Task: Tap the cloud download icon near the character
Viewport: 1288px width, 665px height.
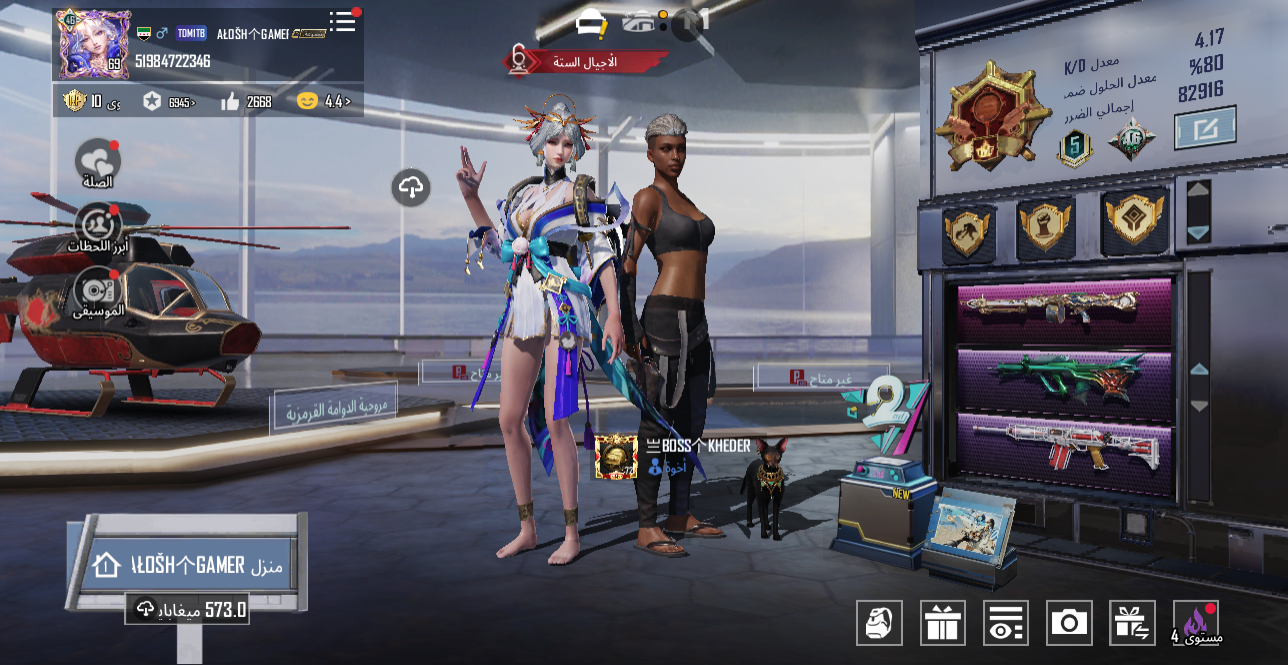Action: (x=411, y=187)
